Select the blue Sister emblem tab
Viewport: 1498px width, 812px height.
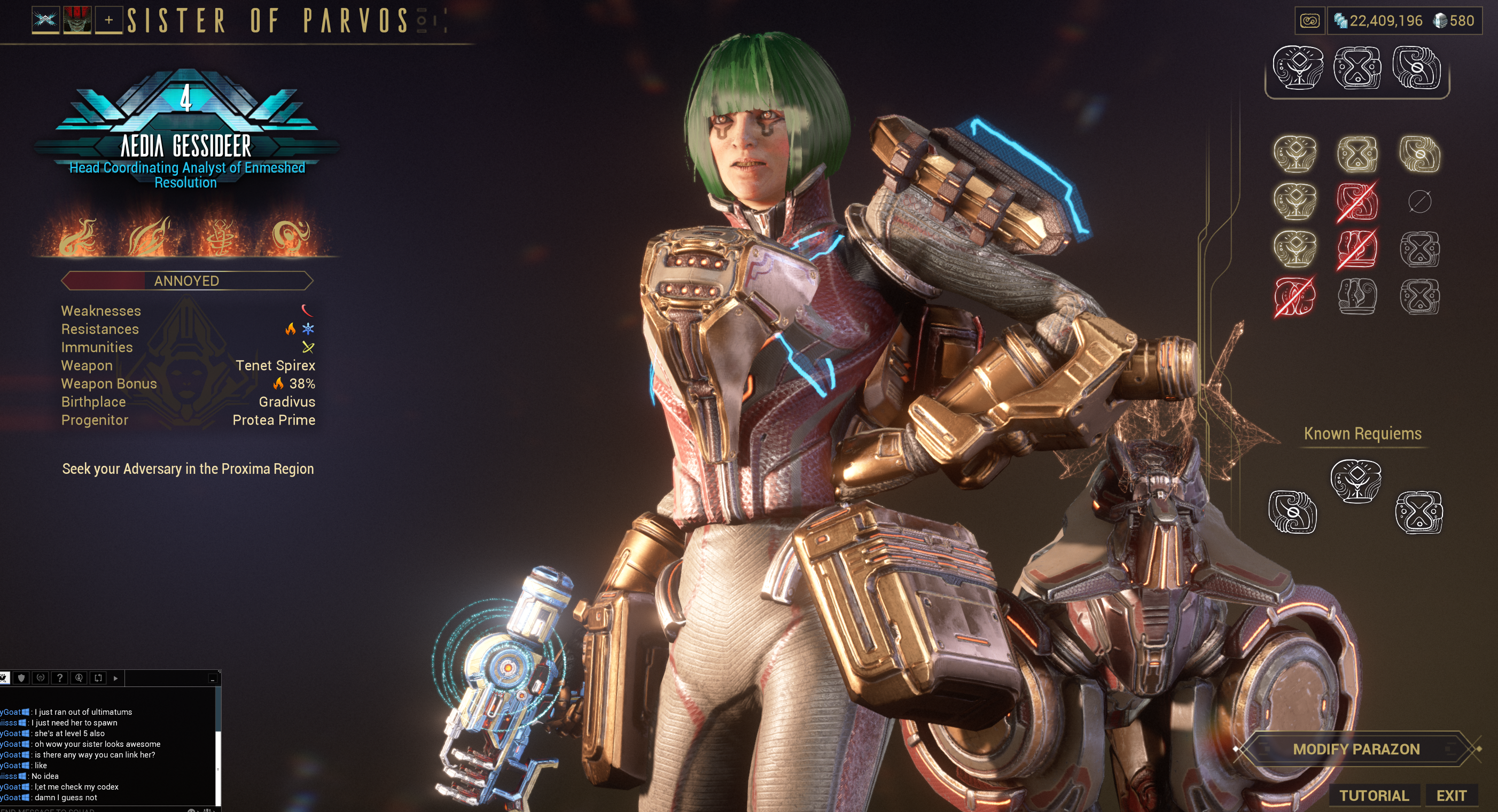click(45, 20)
